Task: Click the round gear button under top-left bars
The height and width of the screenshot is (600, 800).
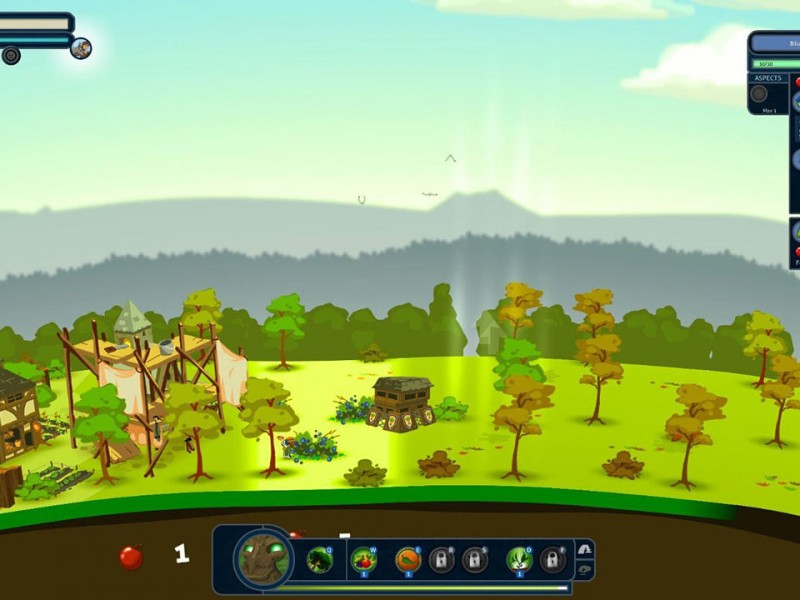Action: click(11, 55)
